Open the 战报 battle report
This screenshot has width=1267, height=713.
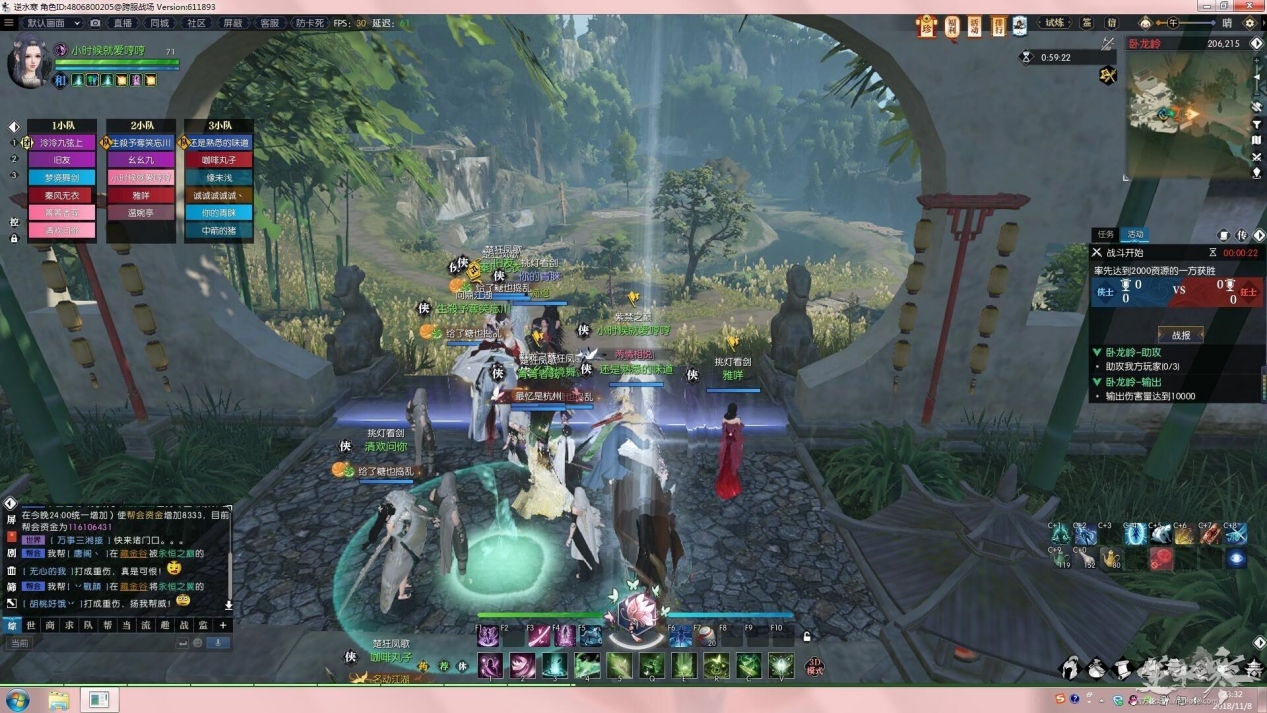(1180, 335)
